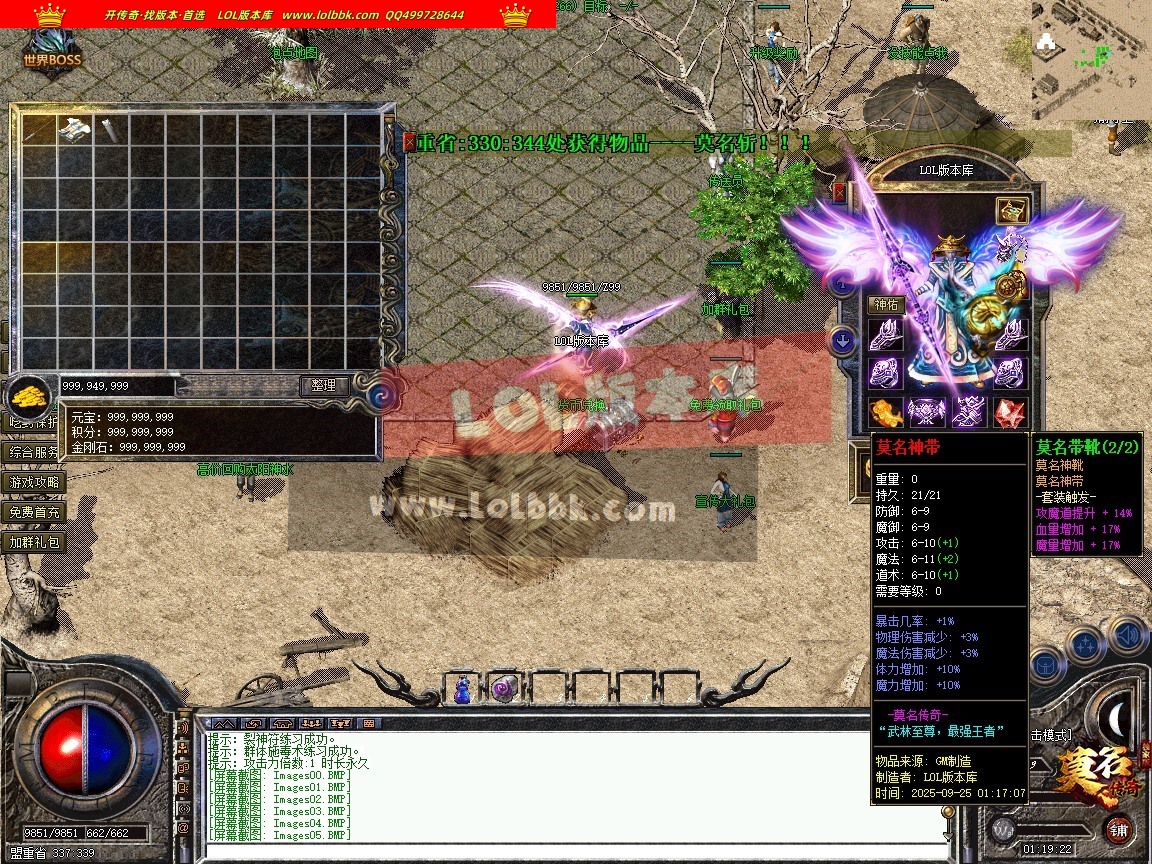Click the 整理 sort button in the bag
1152x864 pixels.
pos(324,385)
